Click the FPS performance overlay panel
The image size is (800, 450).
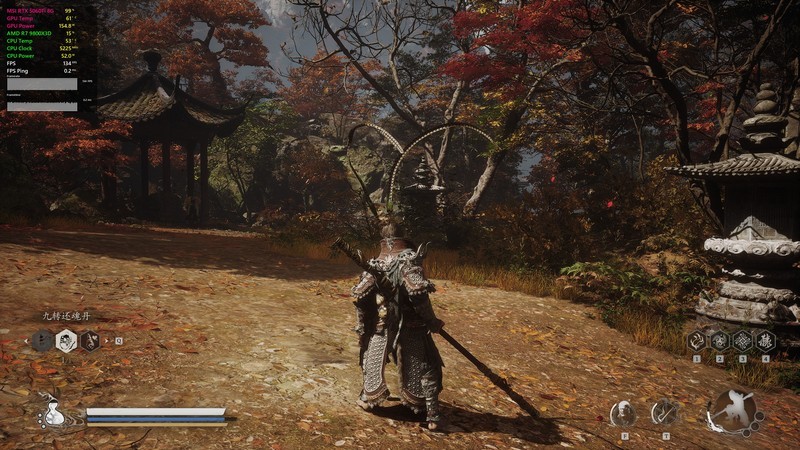click(40, 55)
